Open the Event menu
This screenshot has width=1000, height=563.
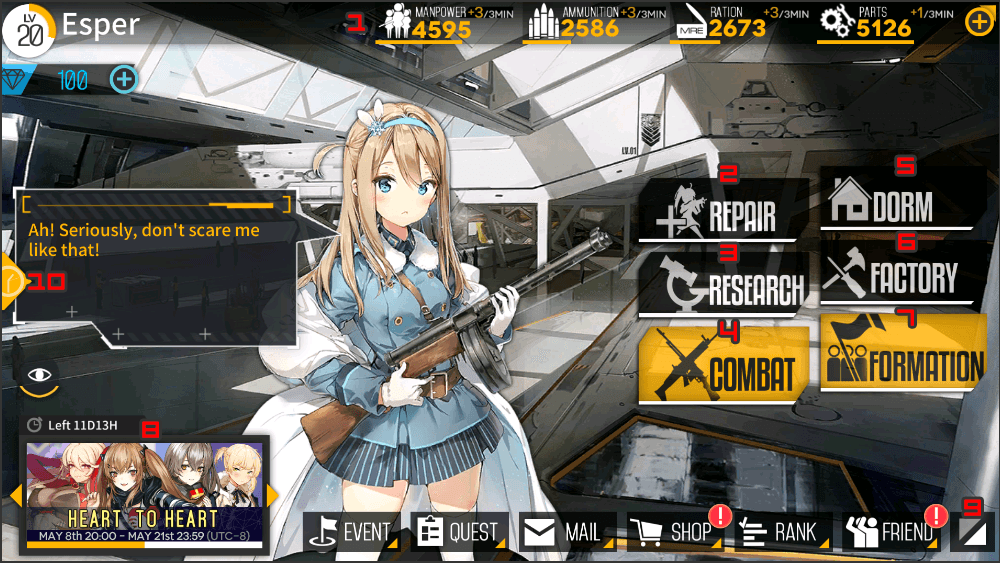353,532
